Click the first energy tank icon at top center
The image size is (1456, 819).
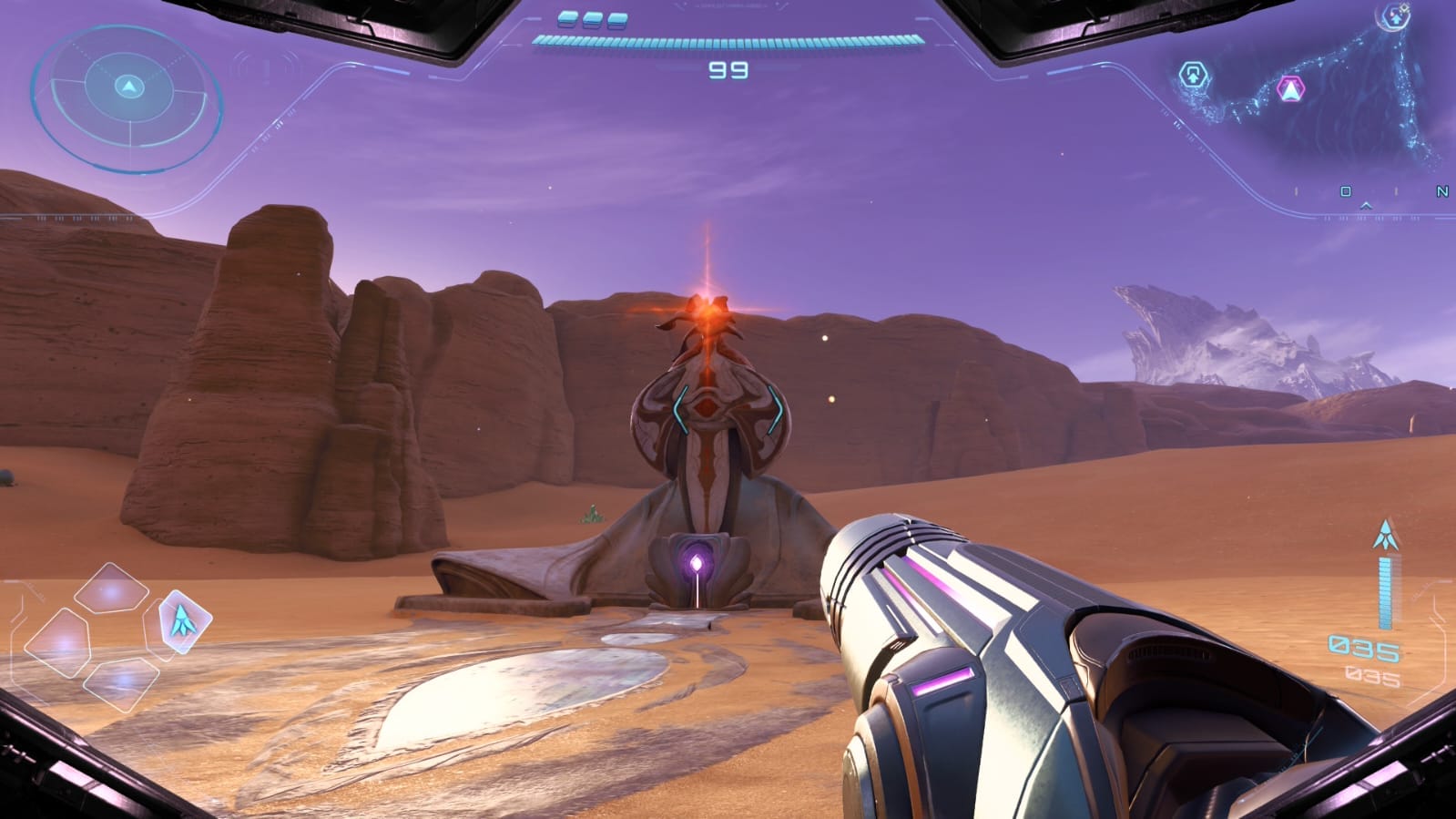tap(568, 17)
